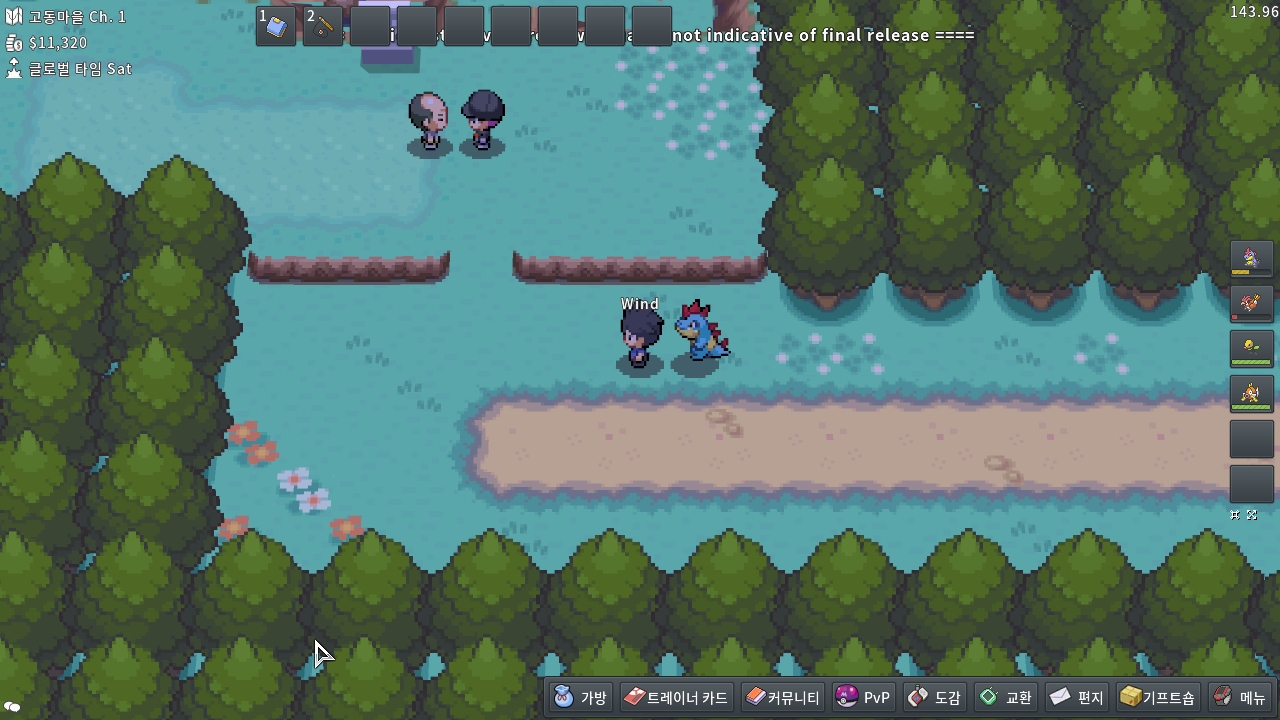
Task: Select the Bellsprout party slot
Action: tap(1251, 349)
